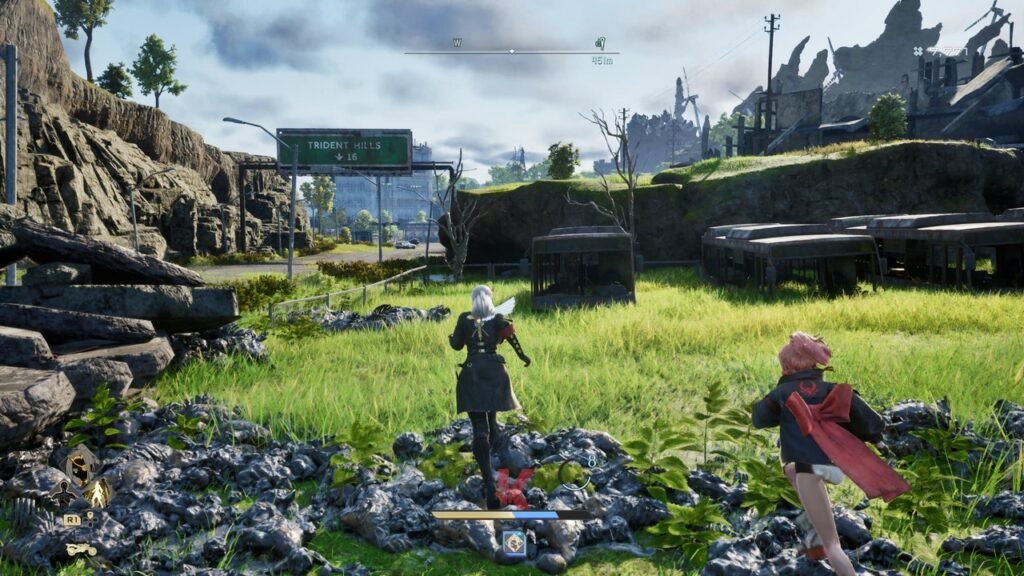Activate the glowing gold figure party icon
Screen dimensions: 1024x576
point(98,492)
